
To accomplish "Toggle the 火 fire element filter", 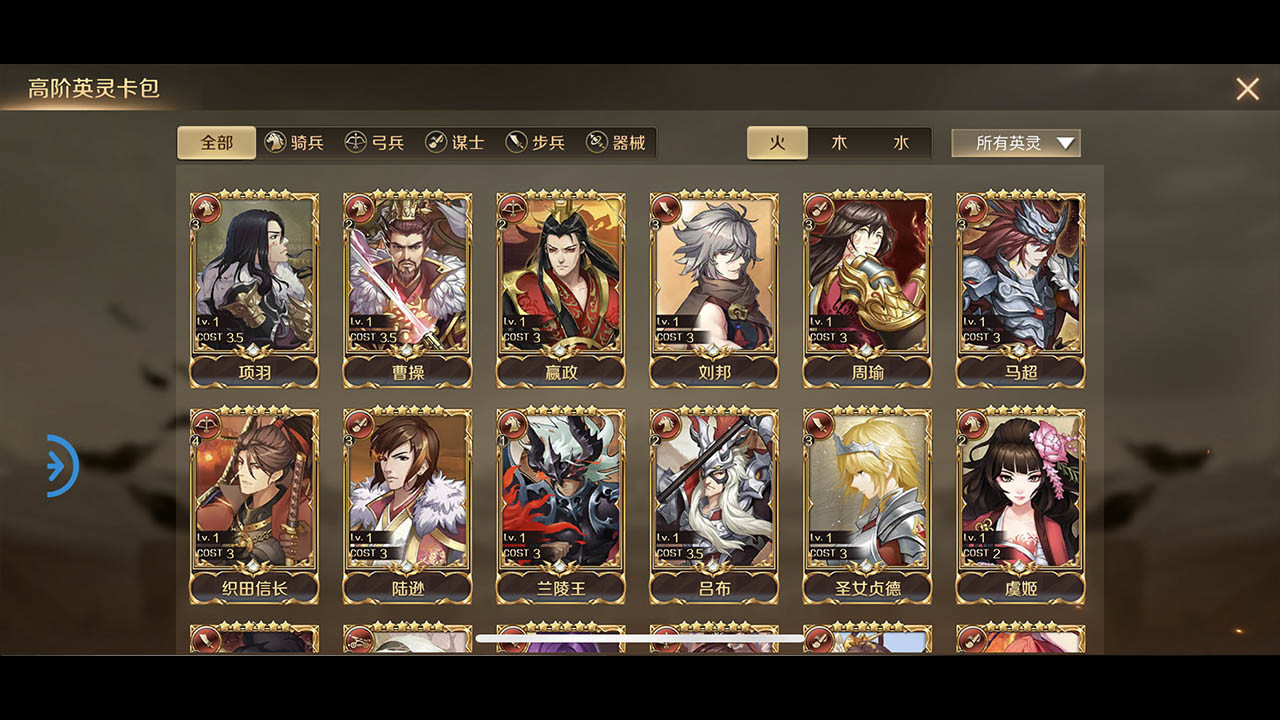I will click(777, 142).
